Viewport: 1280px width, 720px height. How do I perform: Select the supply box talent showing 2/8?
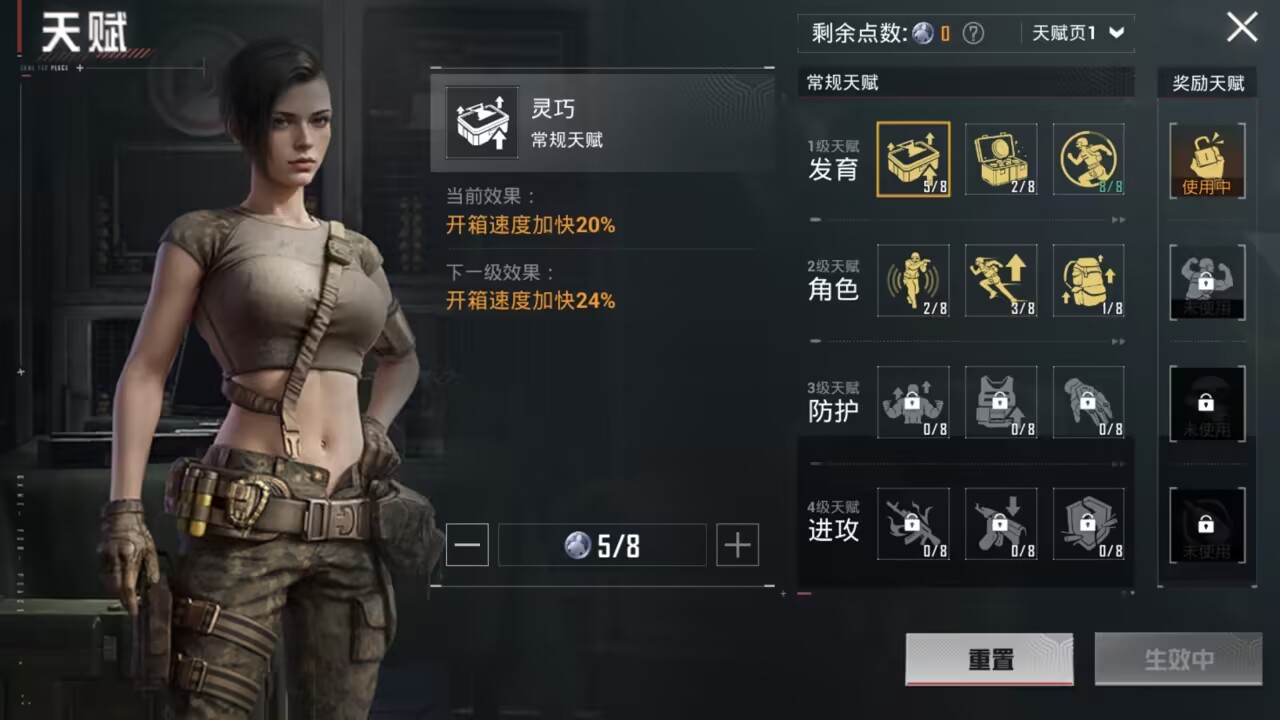coord(1001,160)
